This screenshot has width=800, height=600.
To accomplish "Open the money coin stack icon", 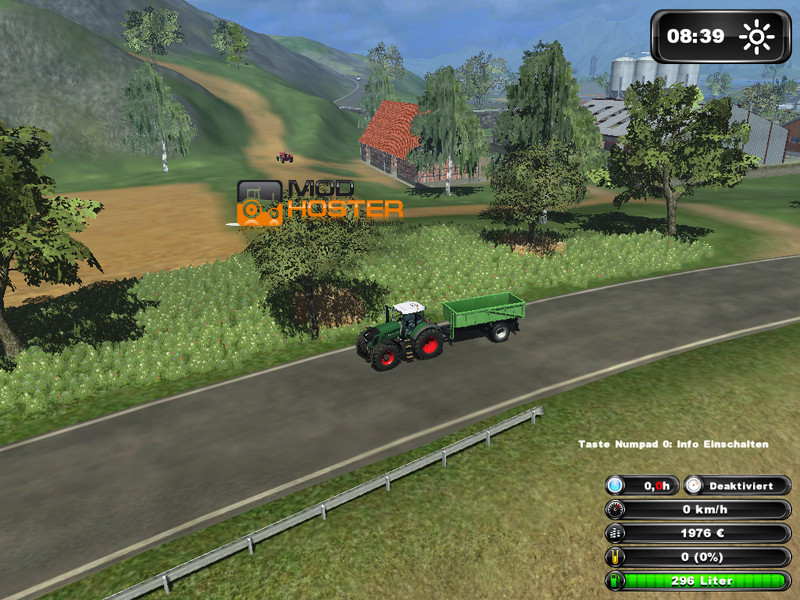I will click(616, 533).
